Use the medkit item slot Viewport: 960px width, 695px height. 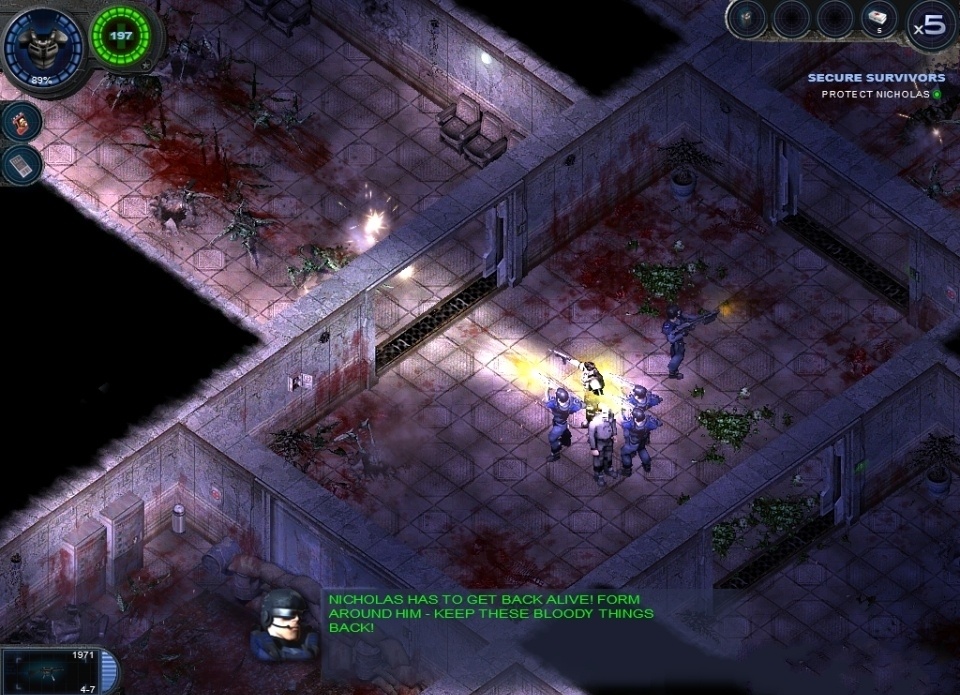[x=877, y=18]
